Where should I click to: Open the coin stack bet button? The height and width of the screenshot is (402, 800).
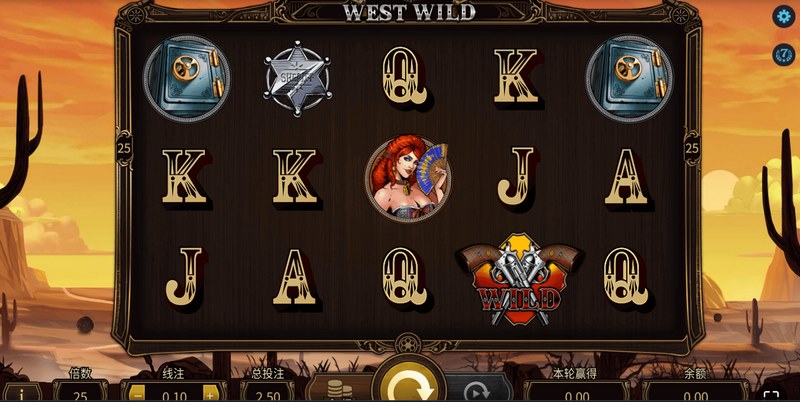(x=336, y=389)
